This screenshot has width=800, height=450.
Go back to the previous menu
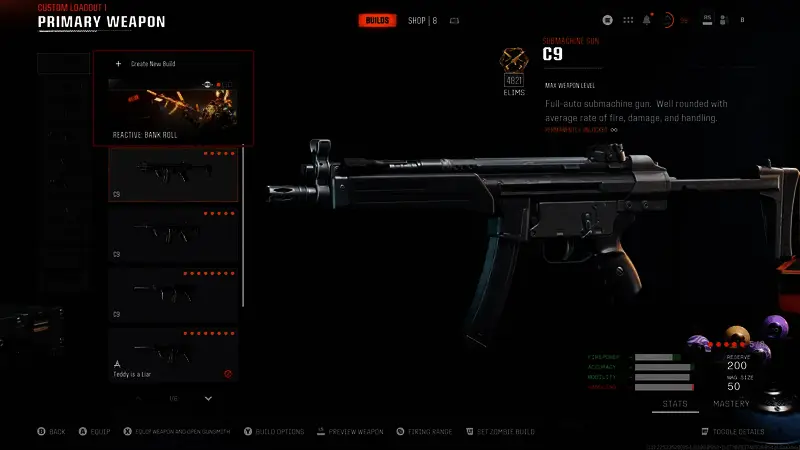52,431
